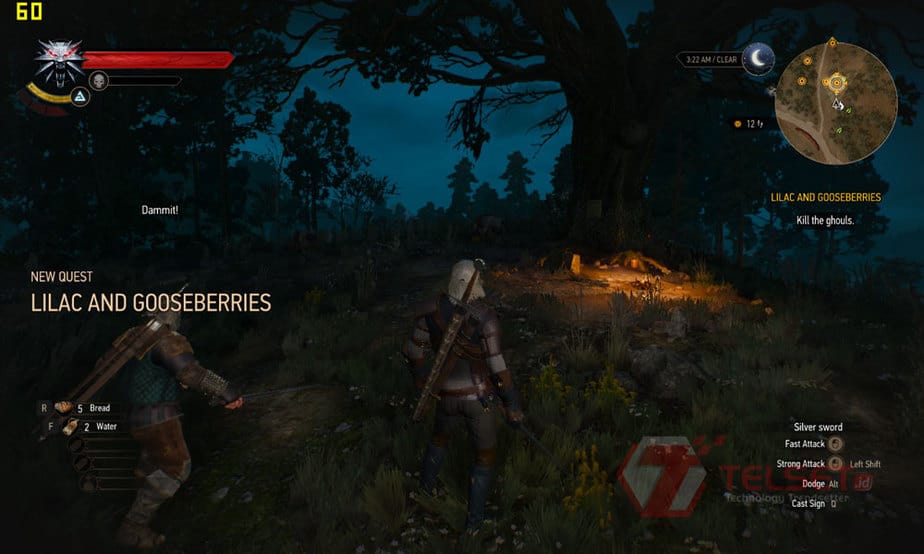This screenshot has height=554, width=924.
Task: Click the skull toxicity icon
Action: (98, 80)
